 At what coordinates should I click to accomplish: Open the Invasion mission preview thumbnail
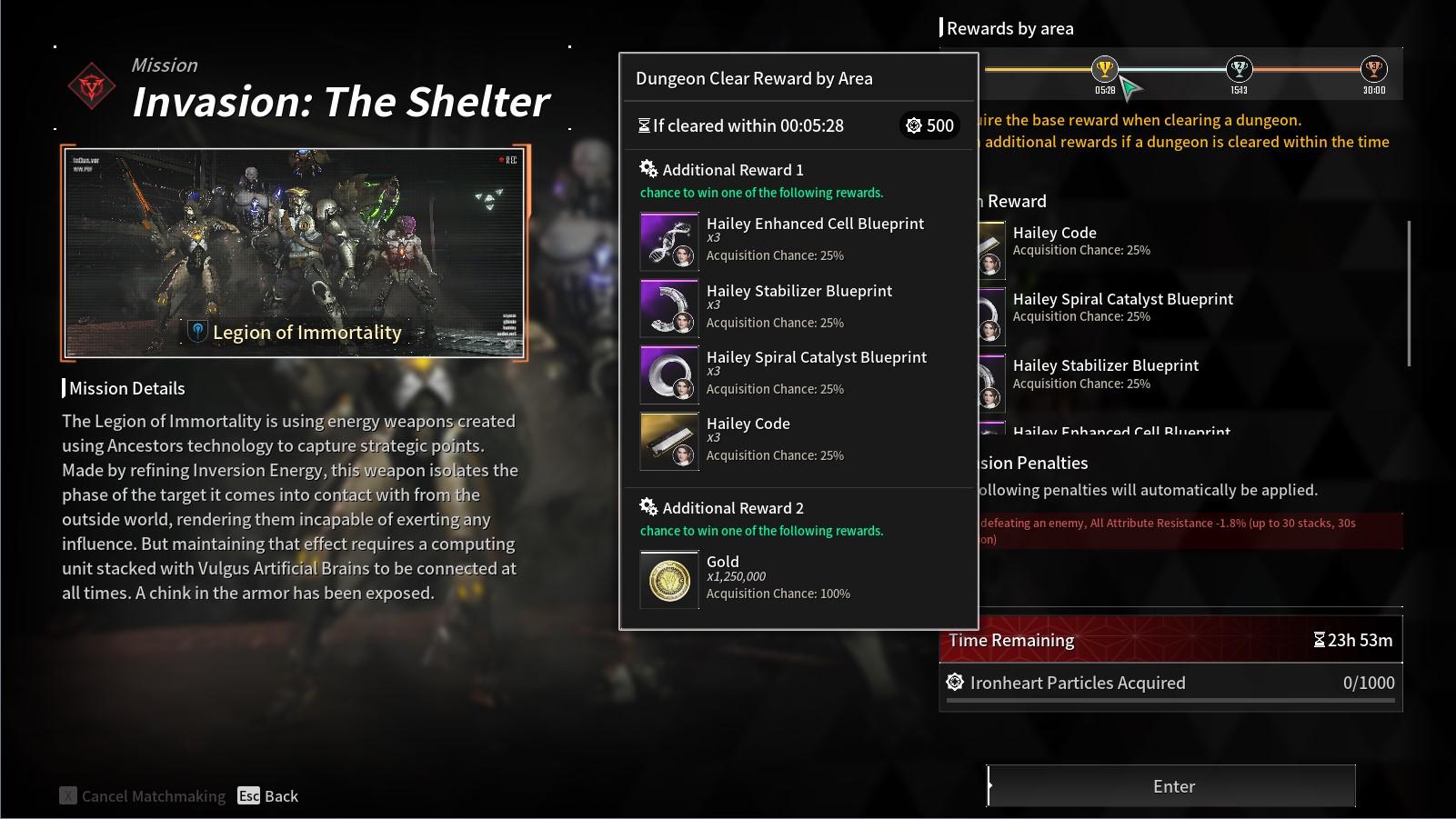295,252
